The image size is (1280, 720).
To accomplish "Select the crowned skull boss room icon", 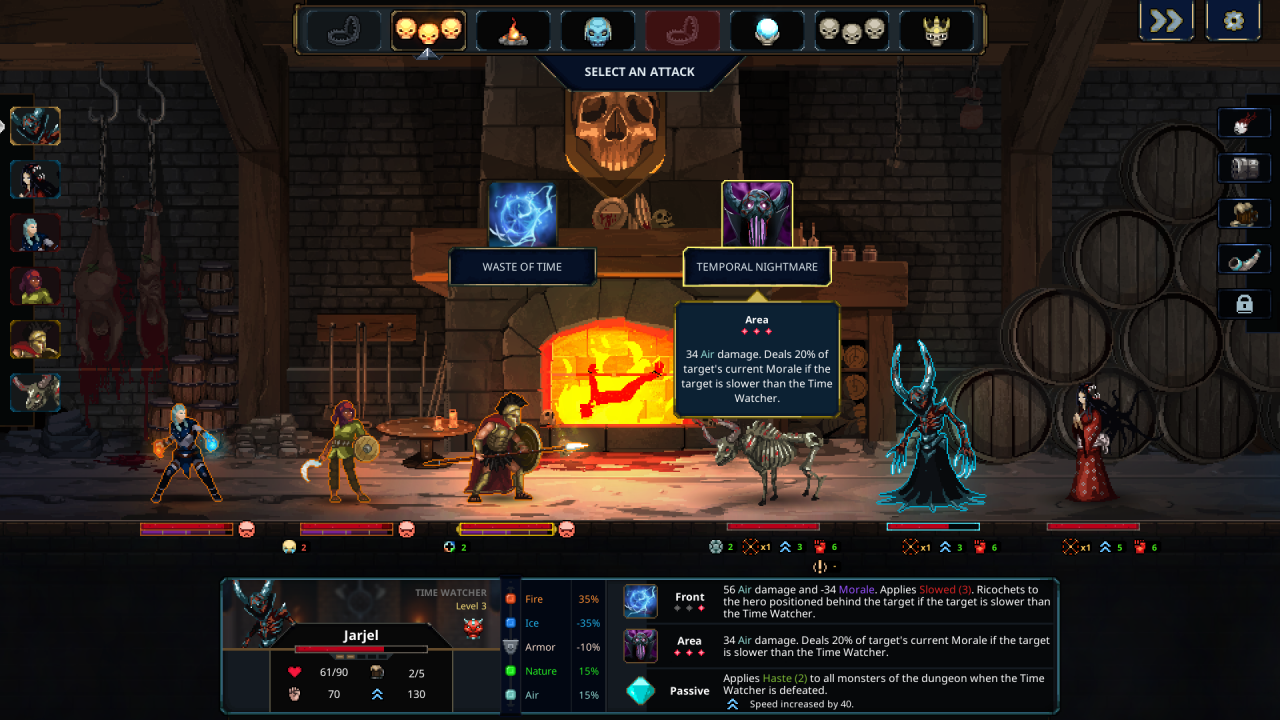I will 937,31.
